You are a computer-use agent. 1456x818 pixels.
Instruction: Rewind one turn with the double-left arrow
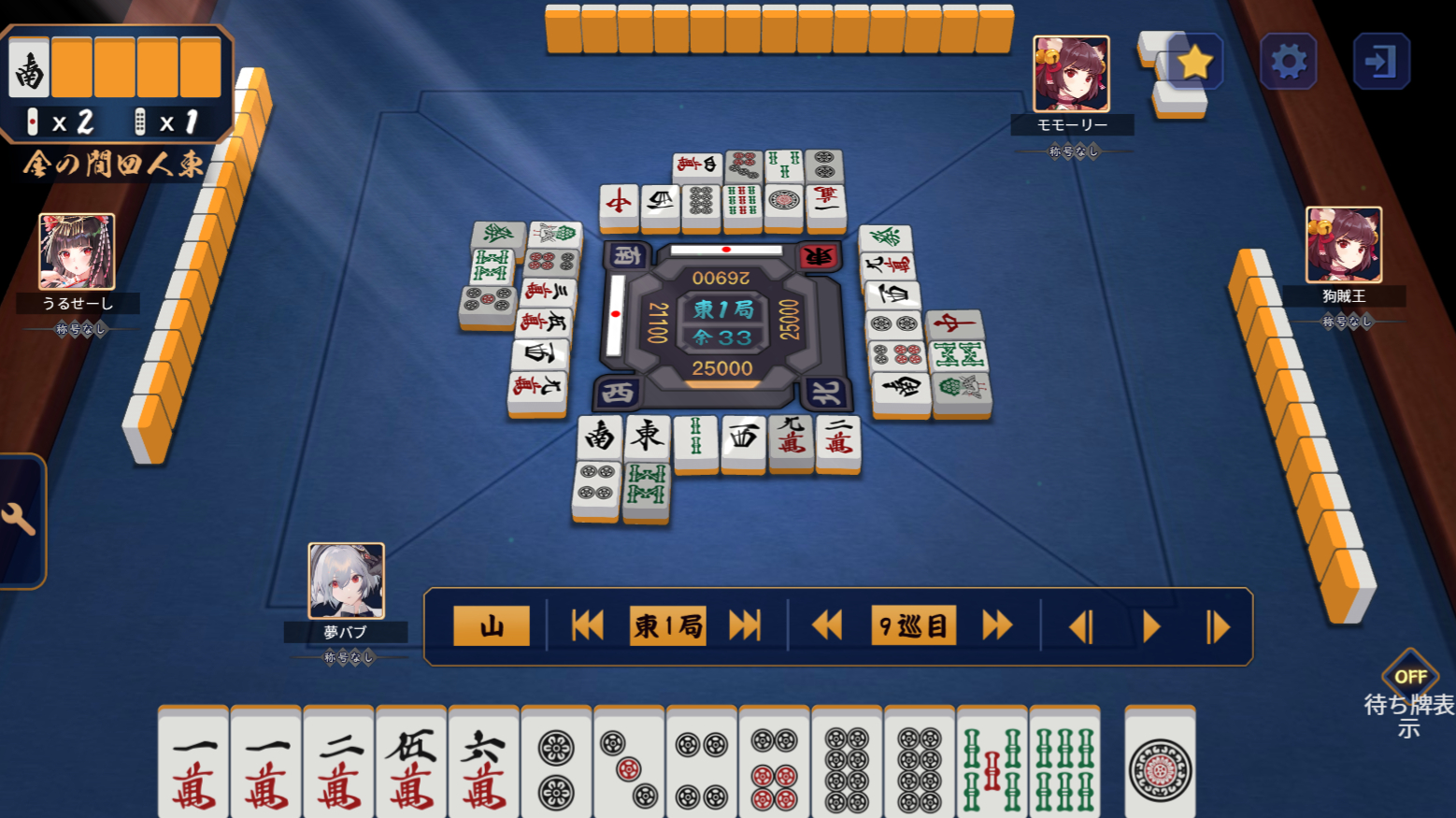(x=826, y=625)
